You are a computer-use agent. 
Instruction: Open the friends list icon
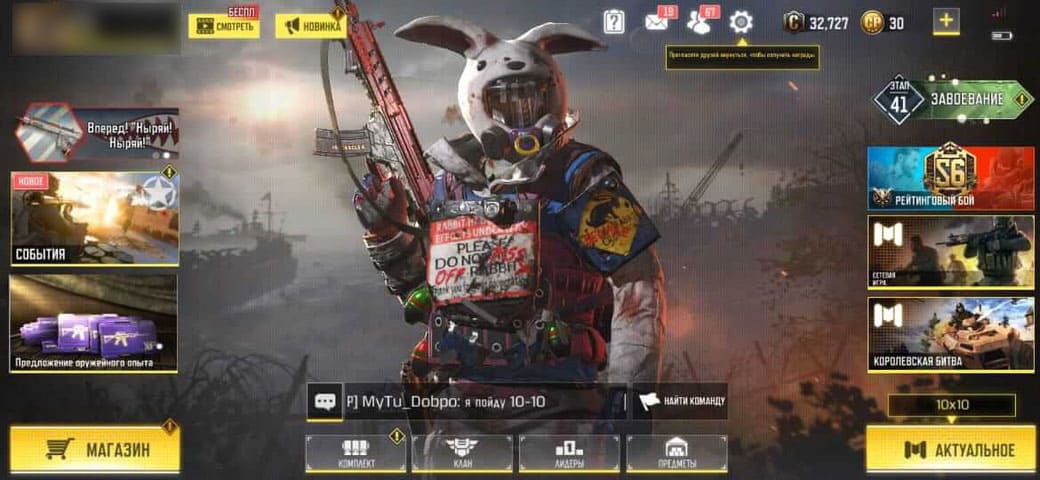point(698,22)
